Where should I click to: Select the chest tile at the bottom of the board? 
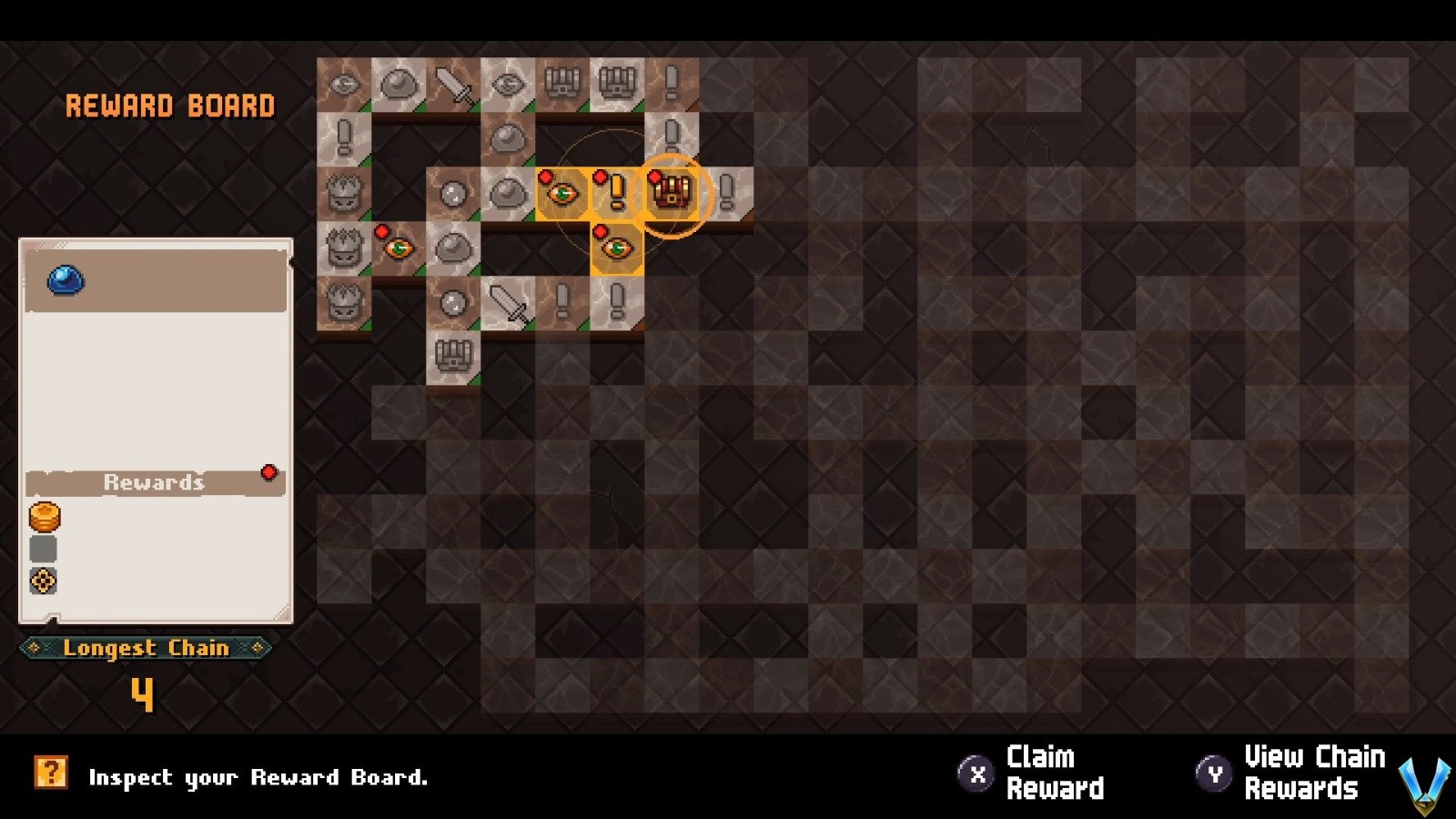452,357
